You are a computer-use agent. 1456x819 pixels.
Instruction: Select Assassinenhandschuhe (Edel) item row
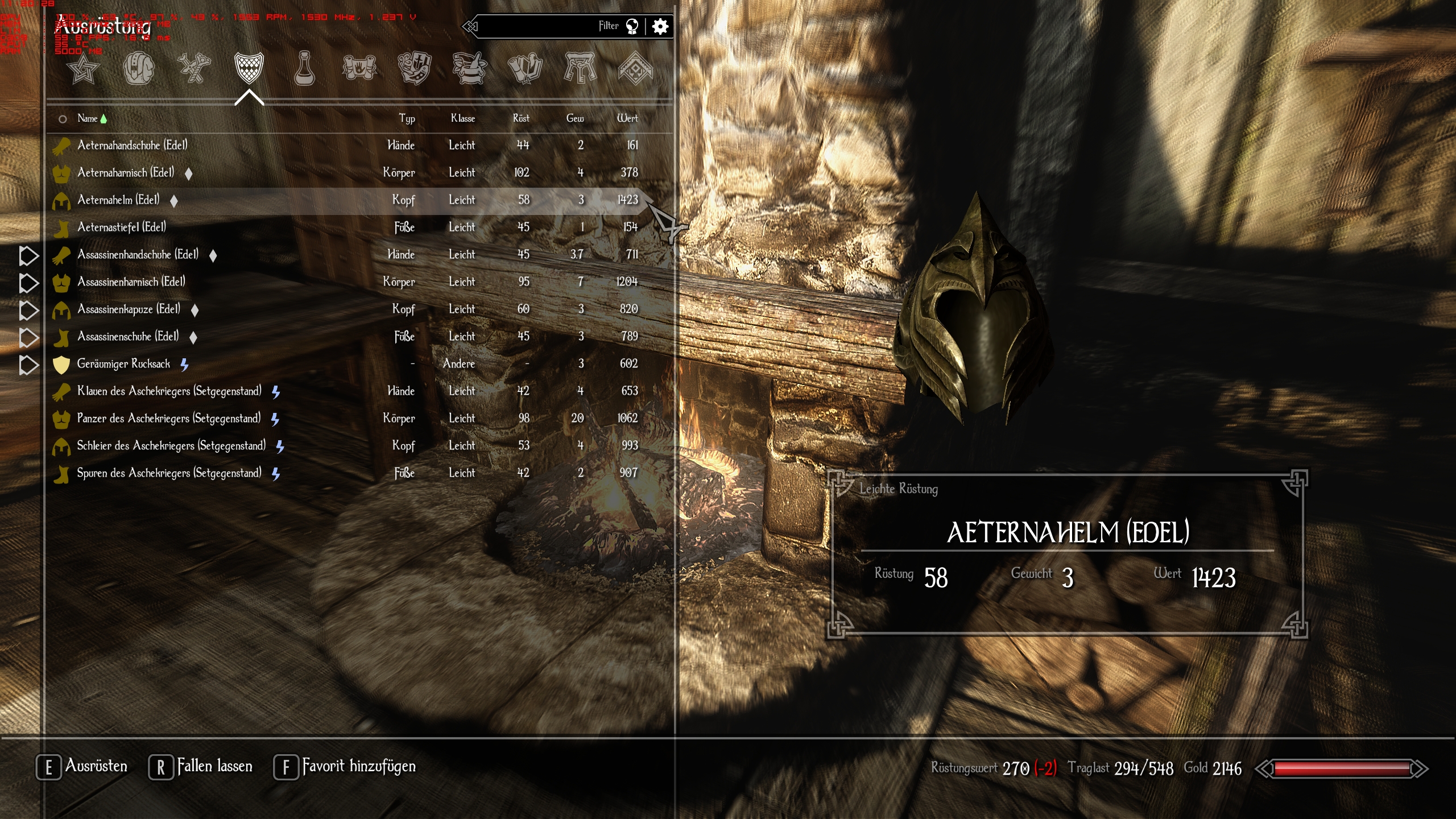point(138,254)
